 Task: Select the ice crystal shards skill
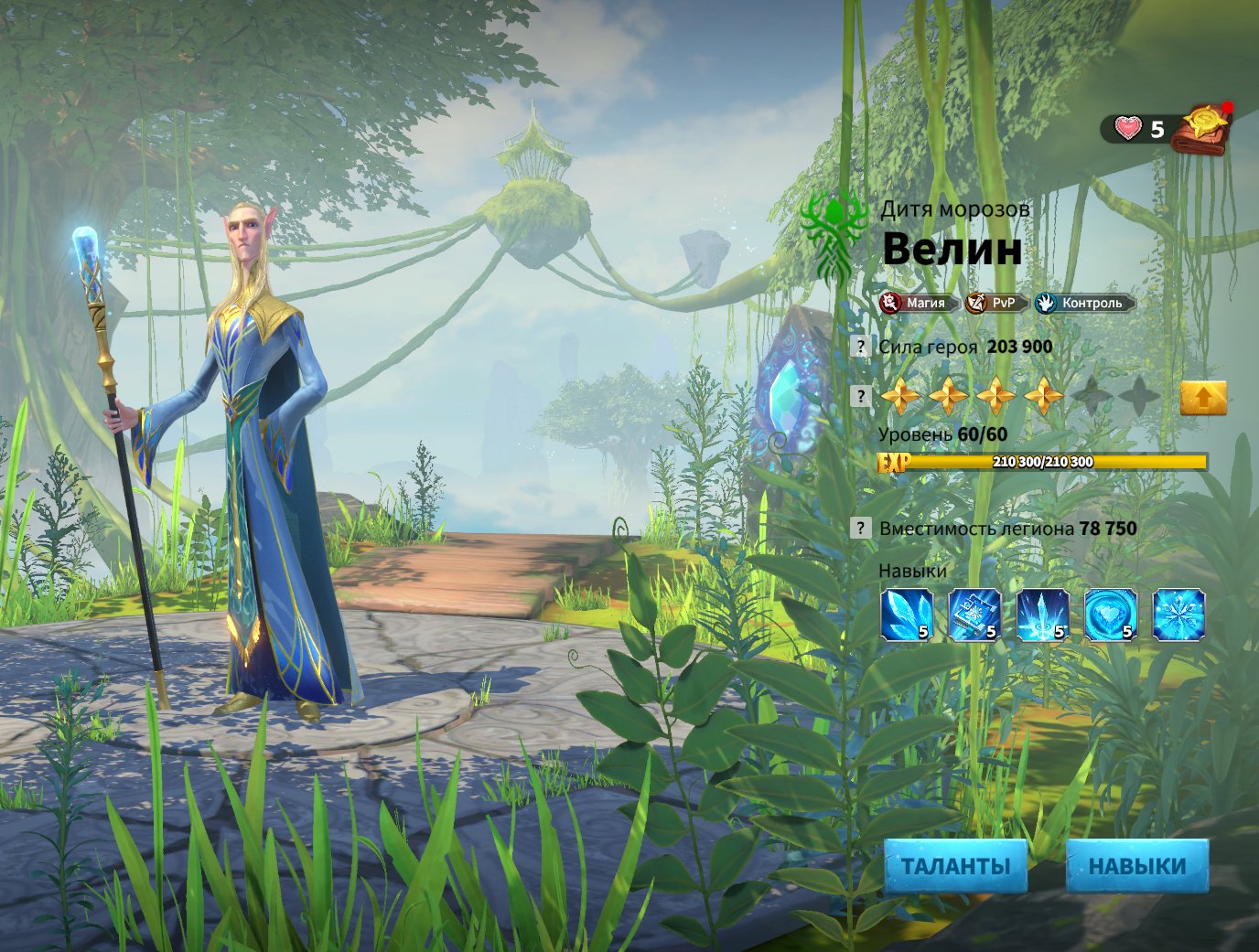(x=906, y=615)
